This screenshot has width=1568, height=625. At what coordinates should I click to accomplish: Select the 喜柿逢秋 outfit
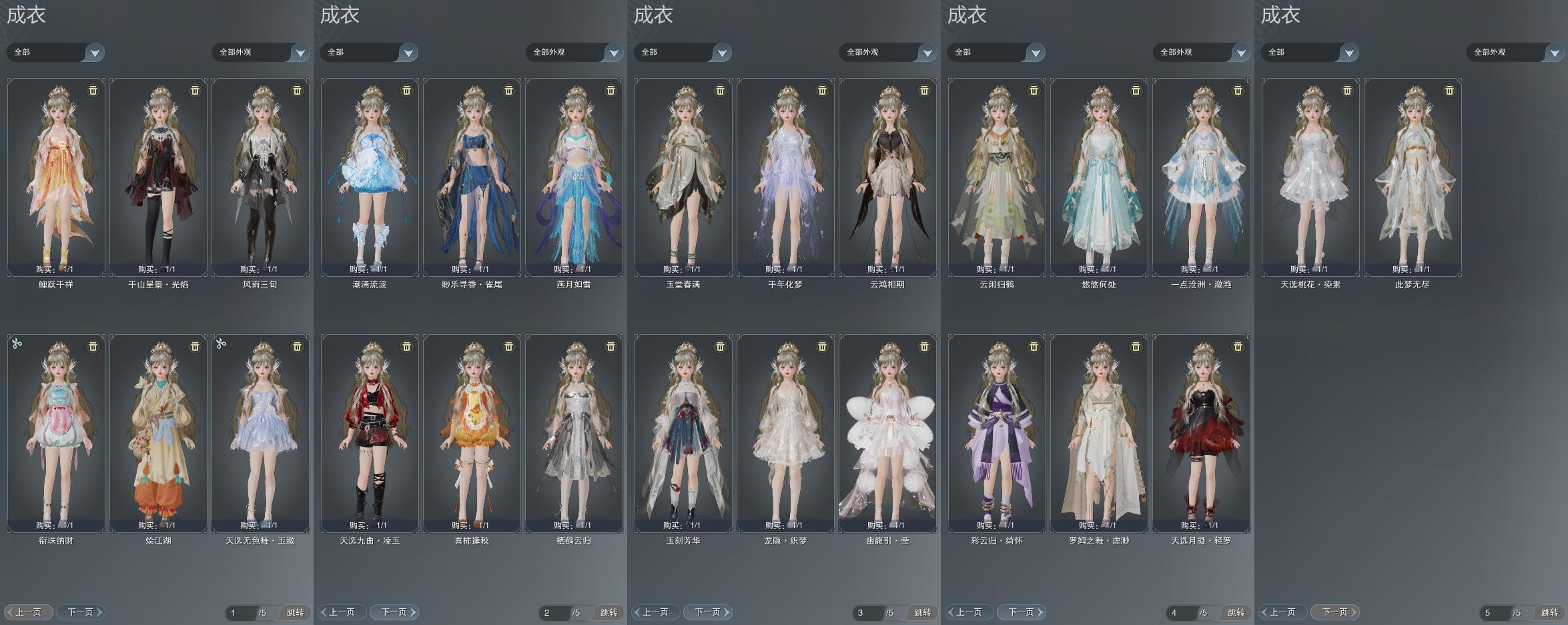point(472,434)
